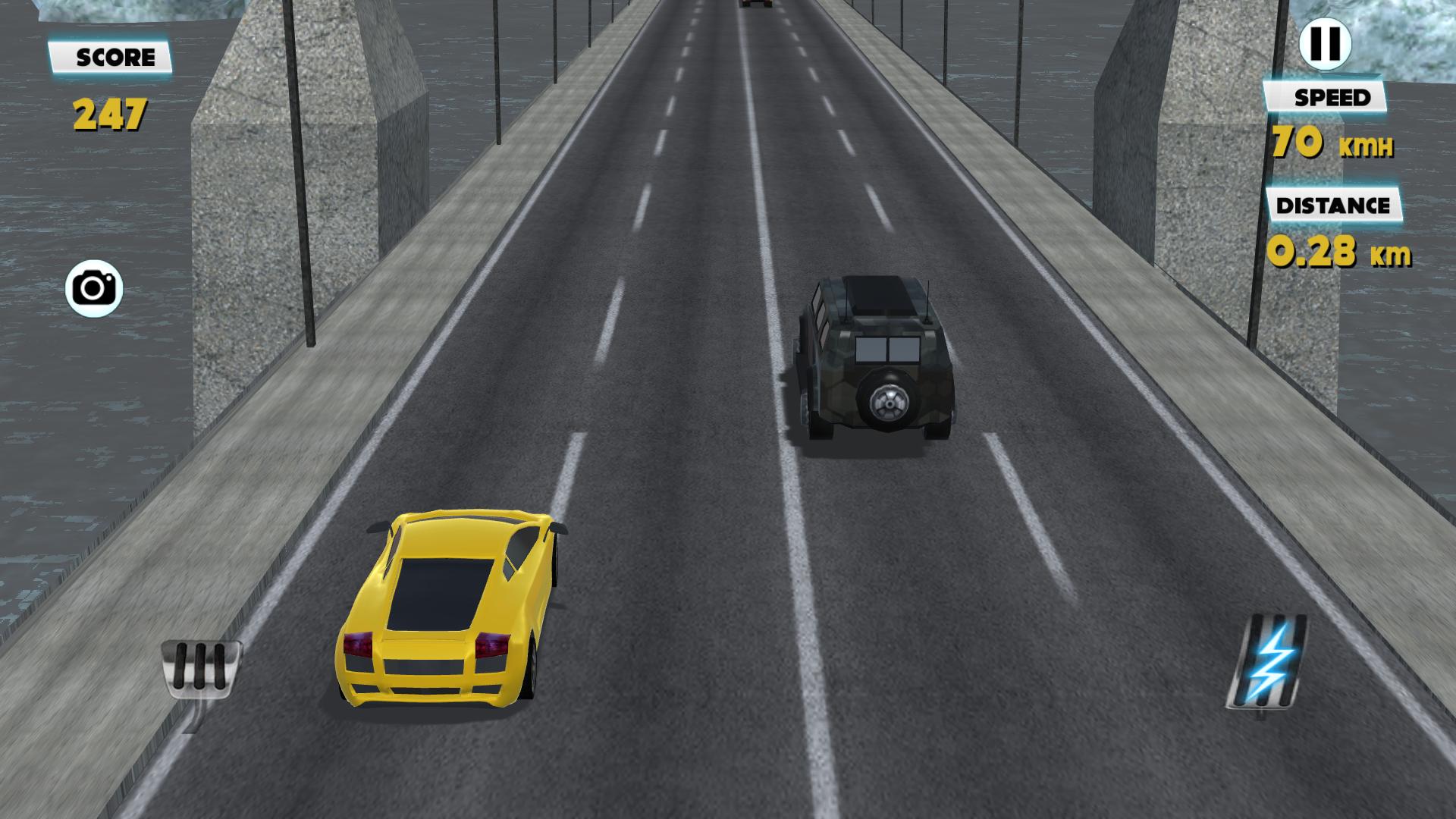Viewport: 1456px width, 819px height.
Task: Select the SPEED panel icon
Action: pyautogui.click(x=1335, y=97)
